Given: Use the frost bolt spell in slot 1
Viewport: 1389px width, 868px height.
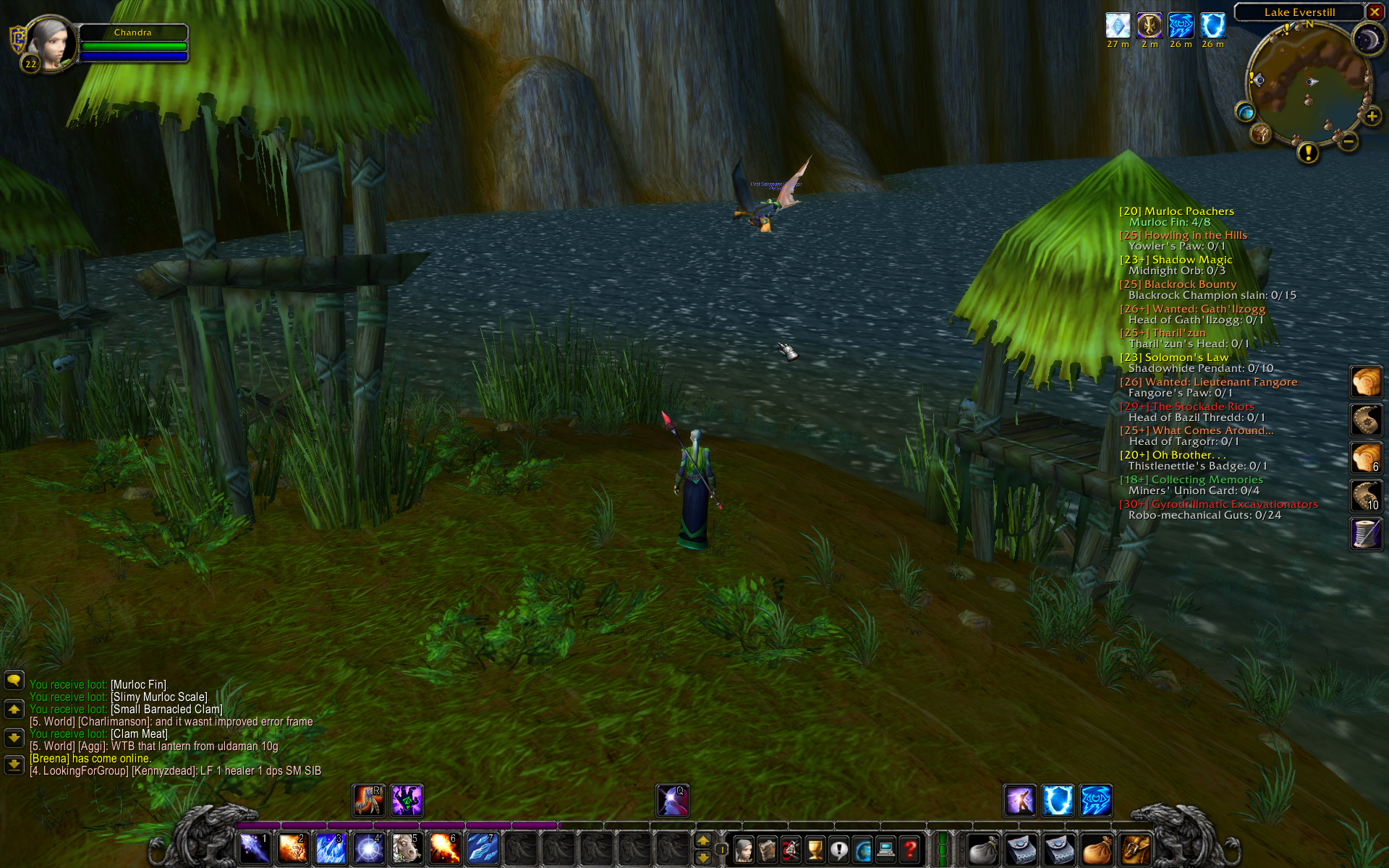Looking at the screenshot, I should 255,848.
